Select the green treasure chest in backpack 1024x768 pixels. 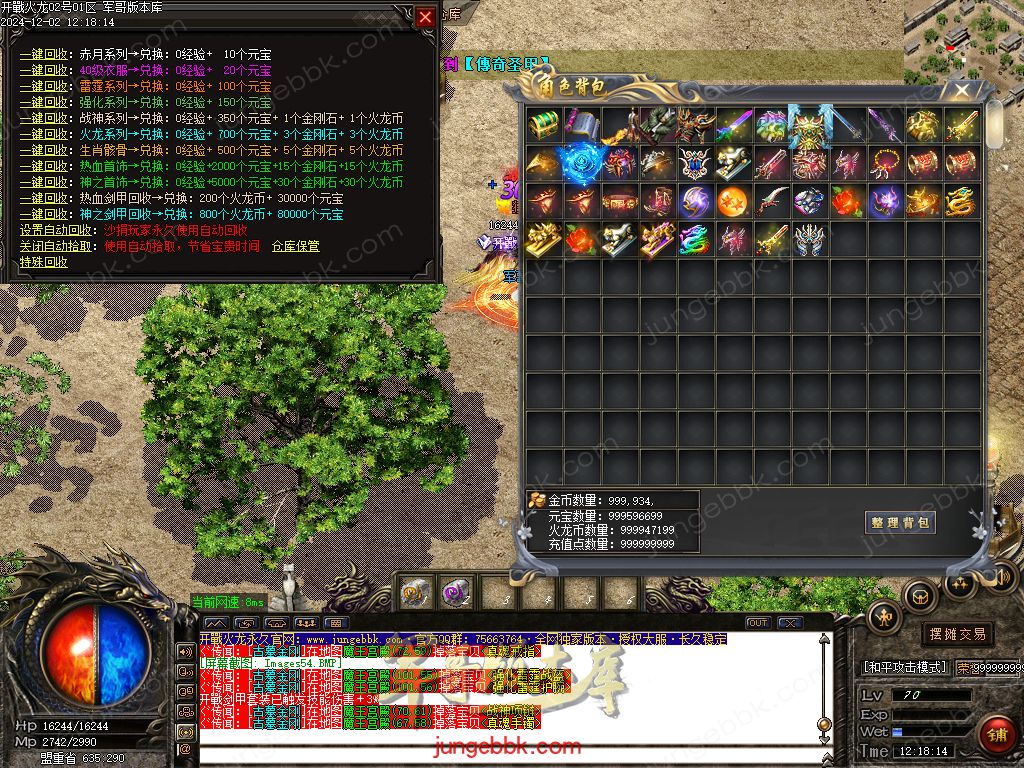545,125
